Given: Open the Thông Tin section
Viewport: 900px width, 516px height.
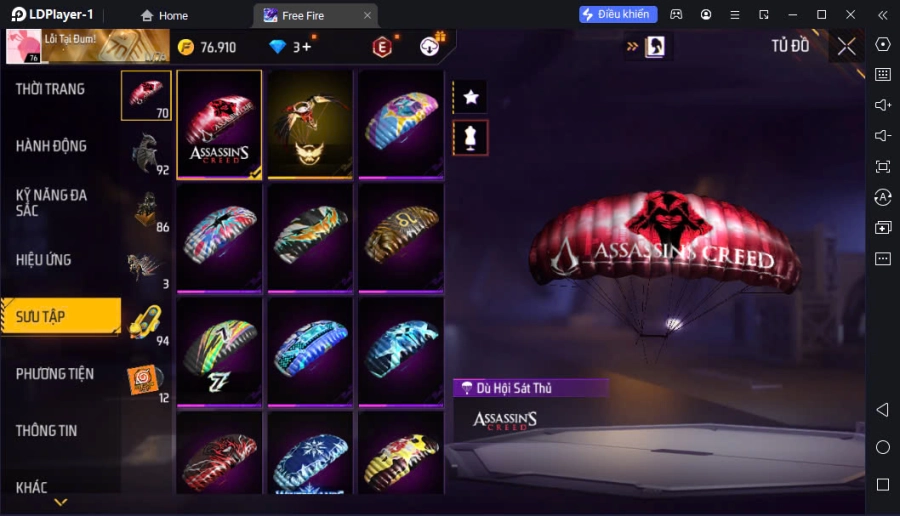Looking at the screenshot, I should point(46,431).
